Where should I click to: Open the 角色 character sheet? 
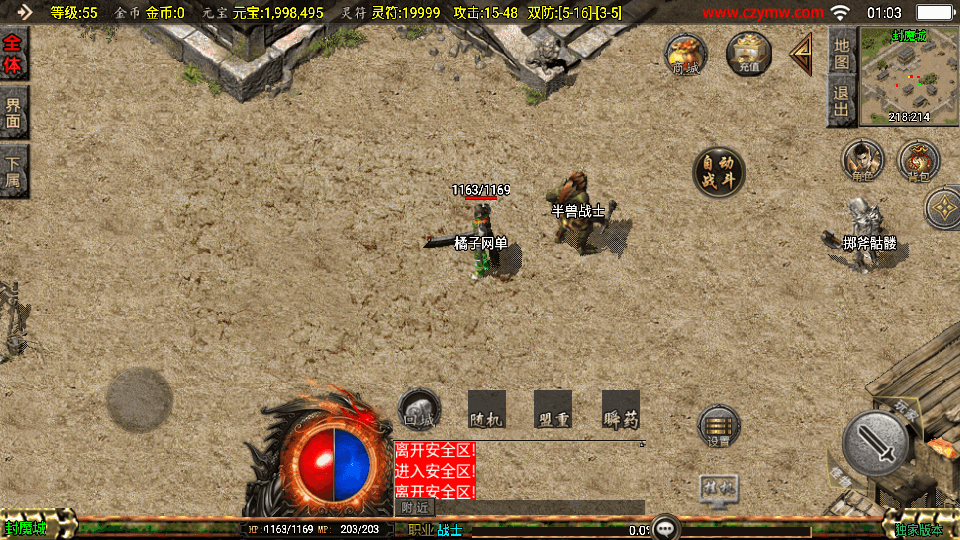[x=862, y=160]
